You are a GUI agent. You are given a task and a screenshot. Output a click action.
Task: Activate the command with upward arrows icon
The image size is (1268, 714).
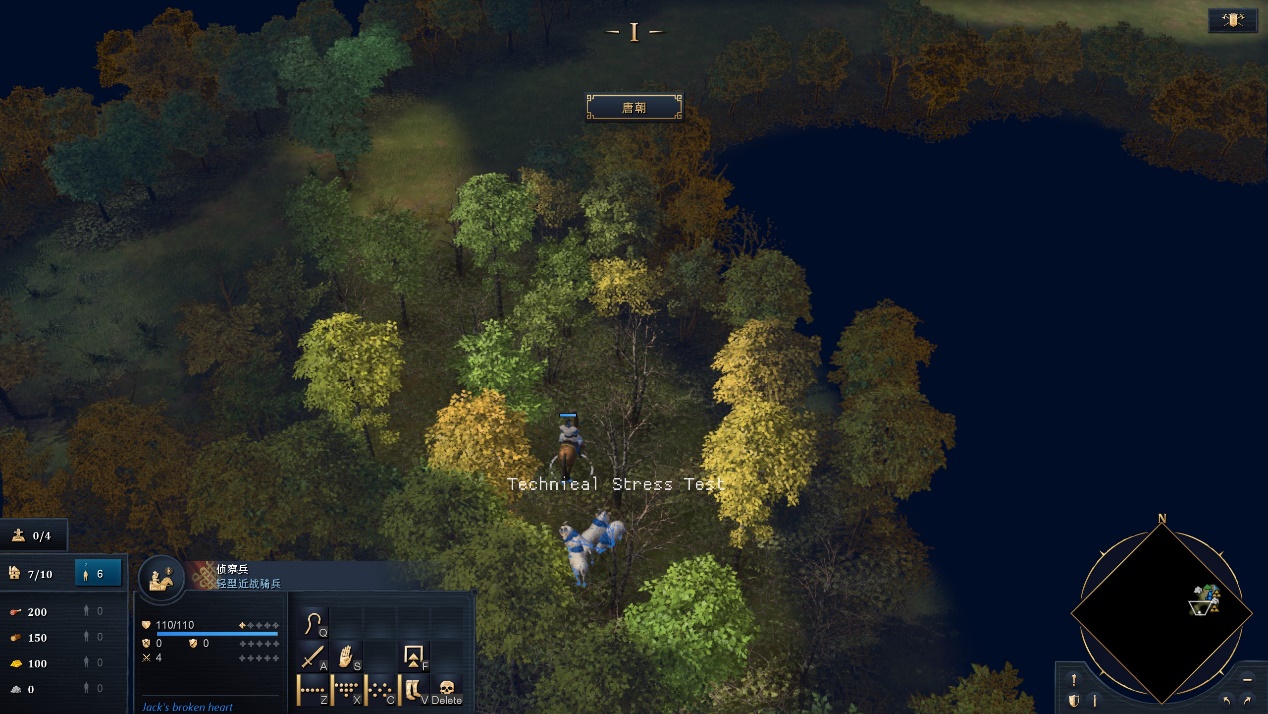(x=414, y=656)
